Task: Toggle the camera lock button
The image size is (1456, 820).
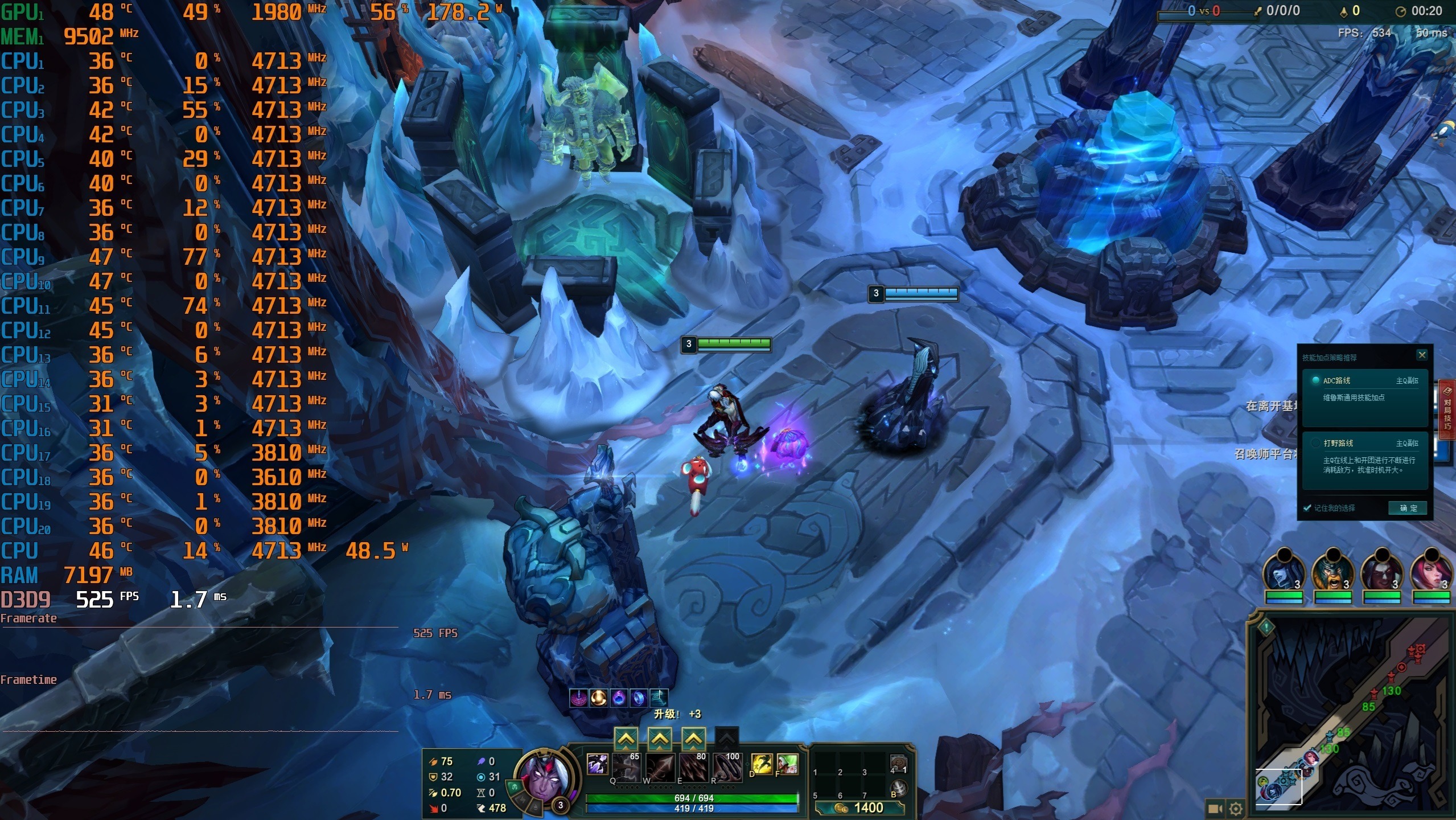Action: click(x=1215, y=809)
